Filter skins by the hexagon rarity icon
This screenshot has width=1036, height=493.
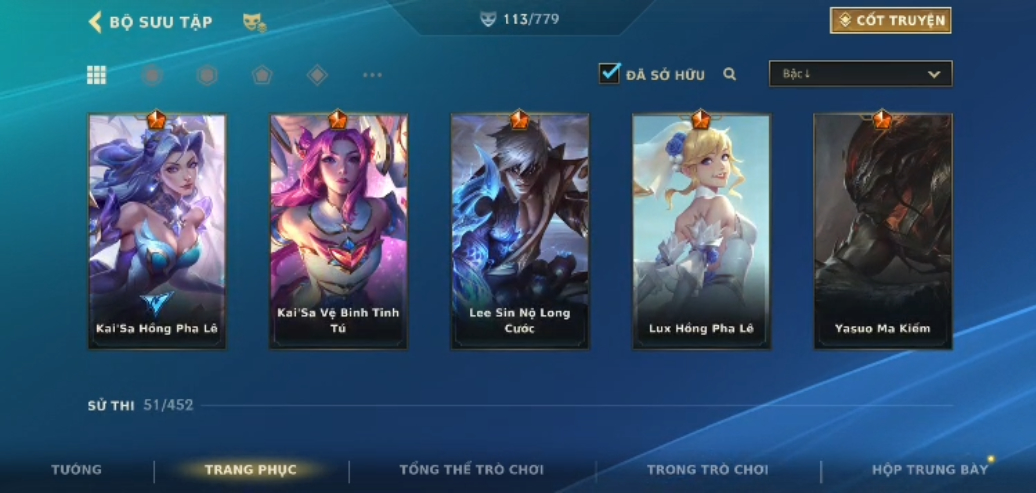[207, 75]
